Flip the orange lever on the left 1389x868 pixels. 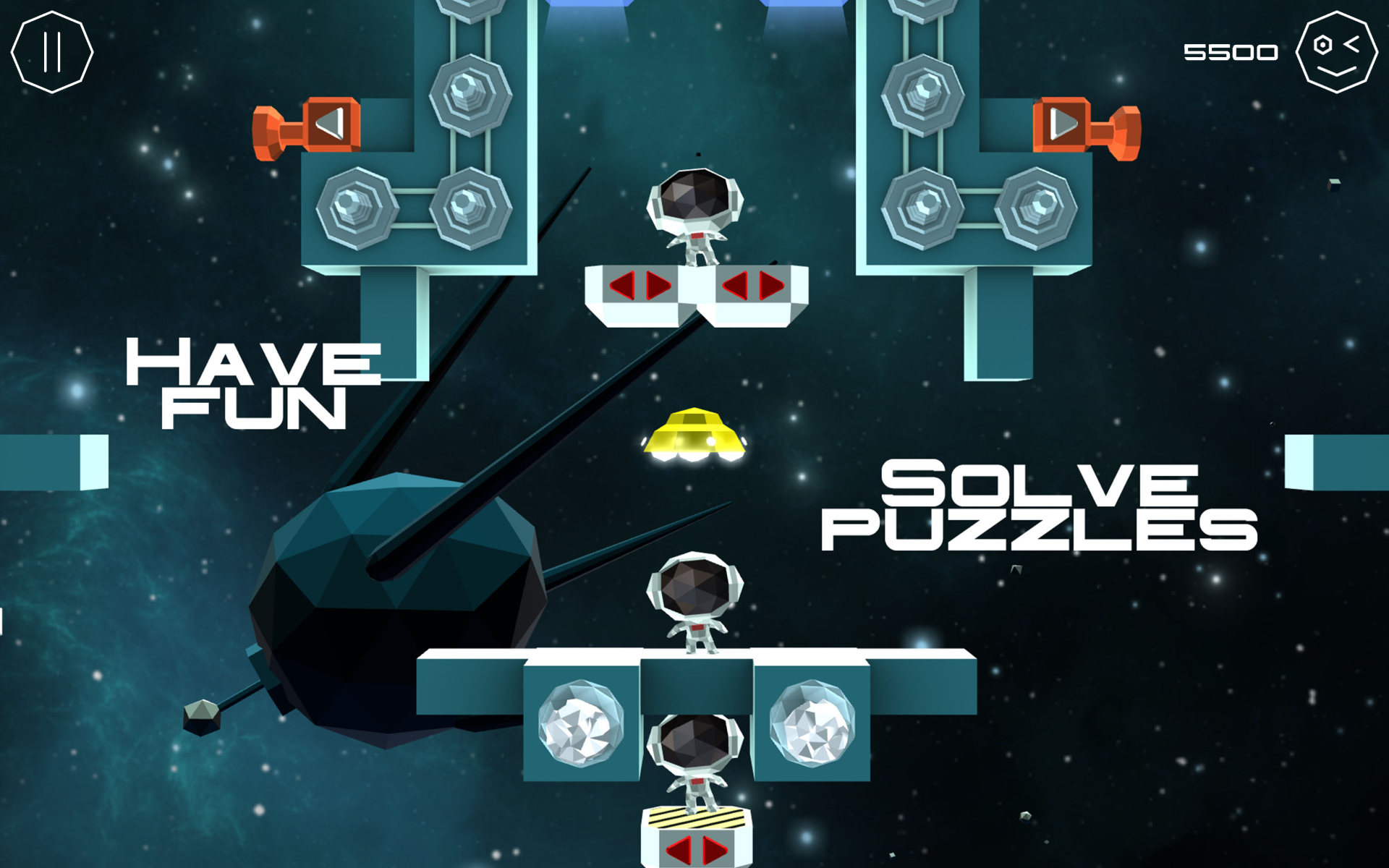coord(307,127)
